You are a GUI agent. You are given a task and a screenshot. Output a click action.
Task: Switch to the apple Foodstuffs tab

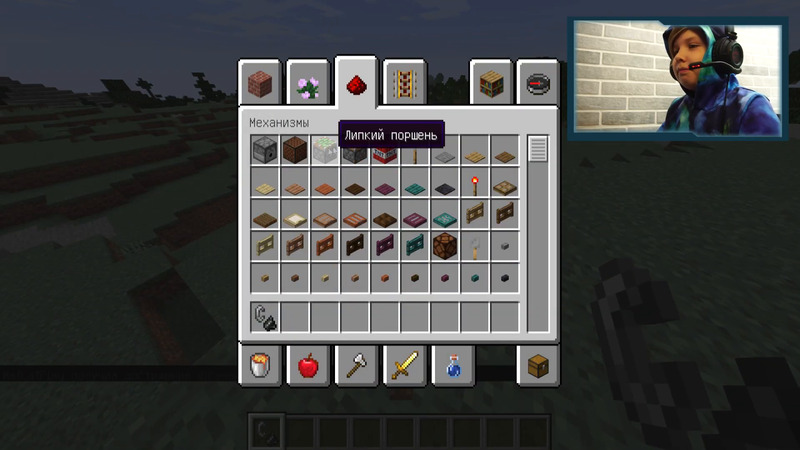click(308, 365)
